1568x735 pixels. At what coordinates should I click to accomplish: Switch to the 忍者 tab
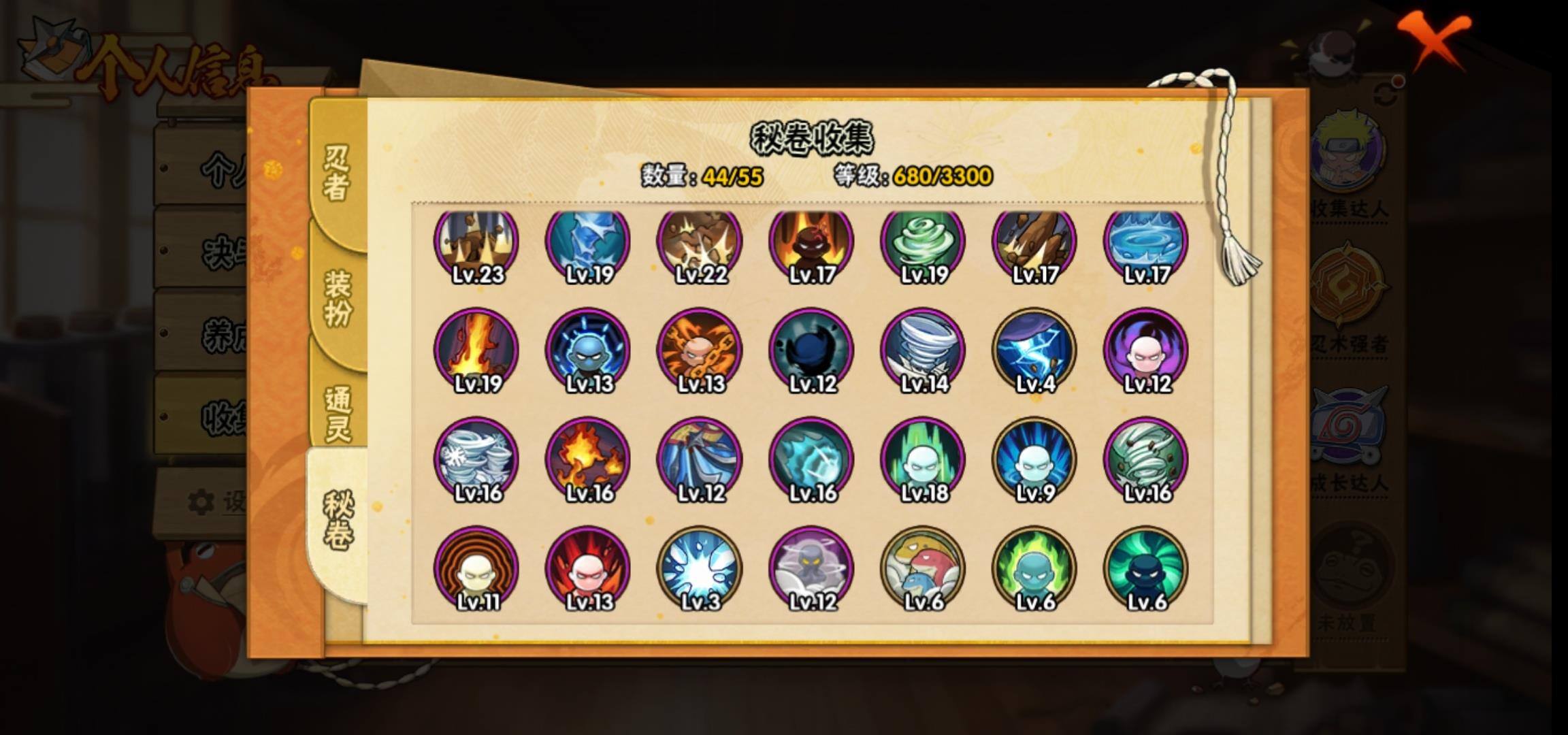coord(336,174)
